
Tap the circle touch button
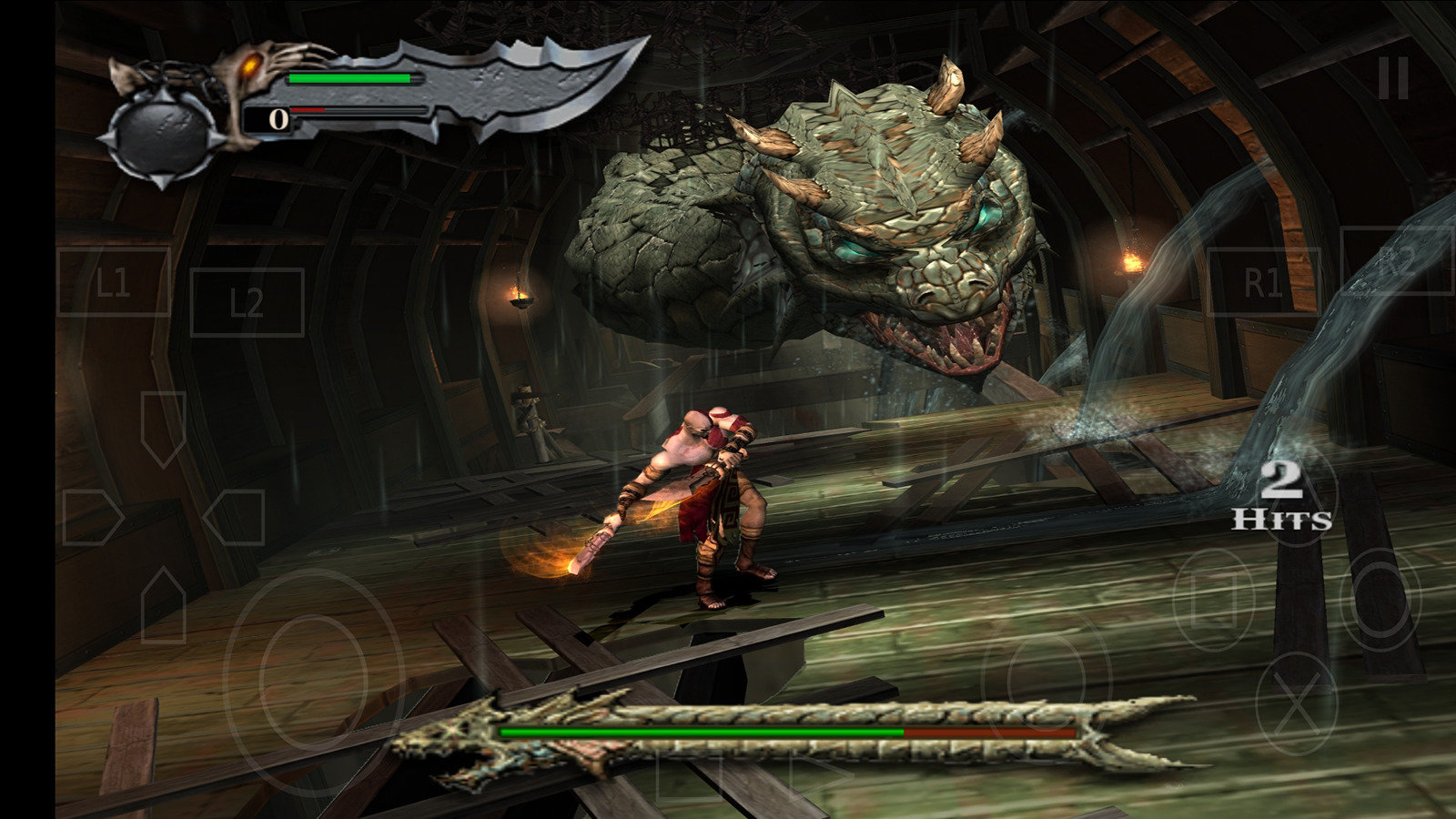1379,596
